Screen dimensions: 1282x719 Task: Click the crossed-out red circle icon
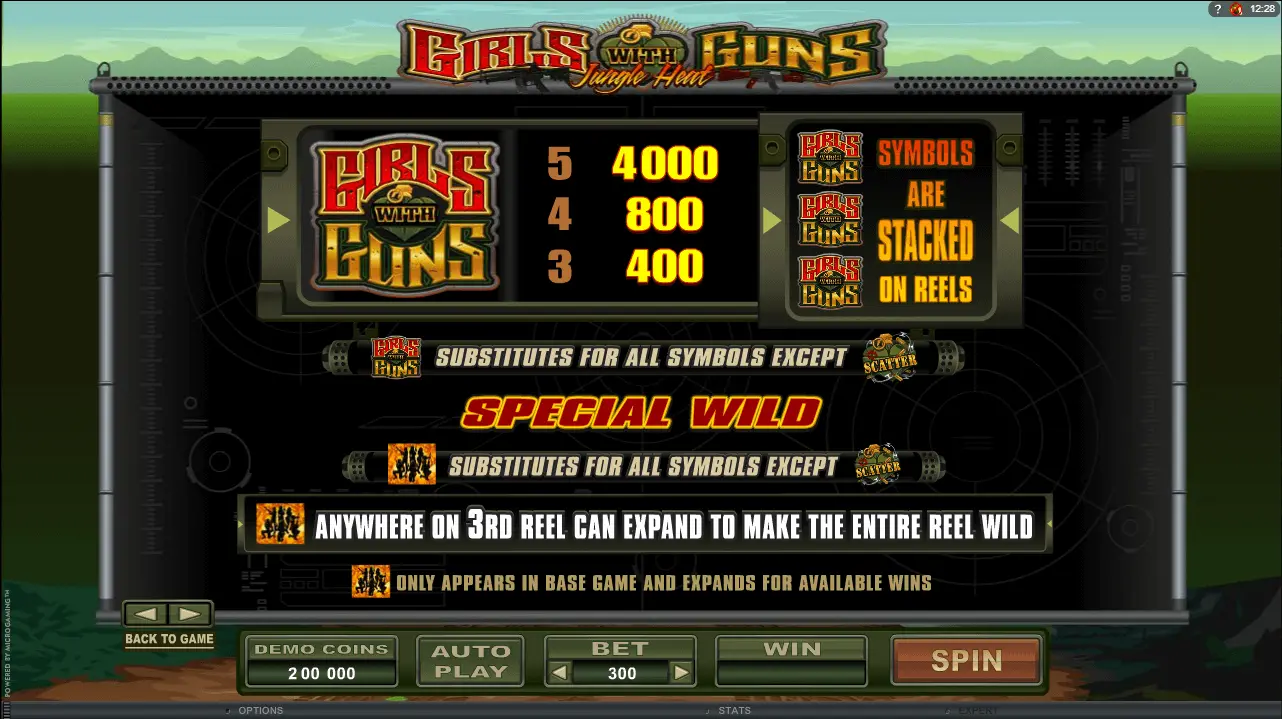[1236, 9]
